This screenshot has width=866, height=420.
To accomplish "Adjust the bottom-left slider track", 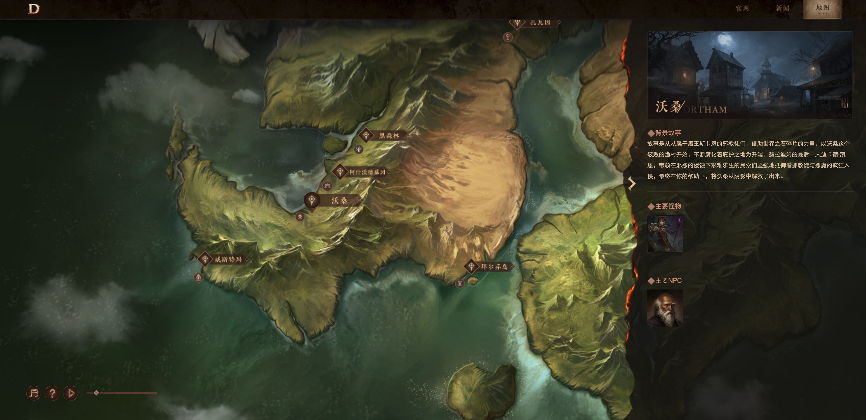I will coord(125,393).
